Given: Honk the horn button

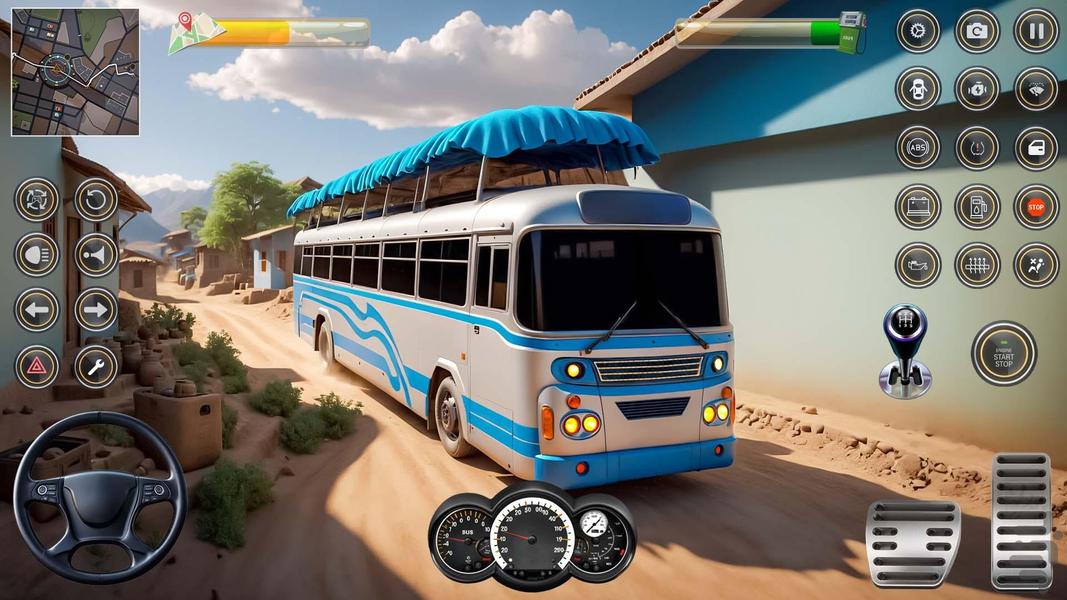Looking at the screenshot, I should coord(96,255).
